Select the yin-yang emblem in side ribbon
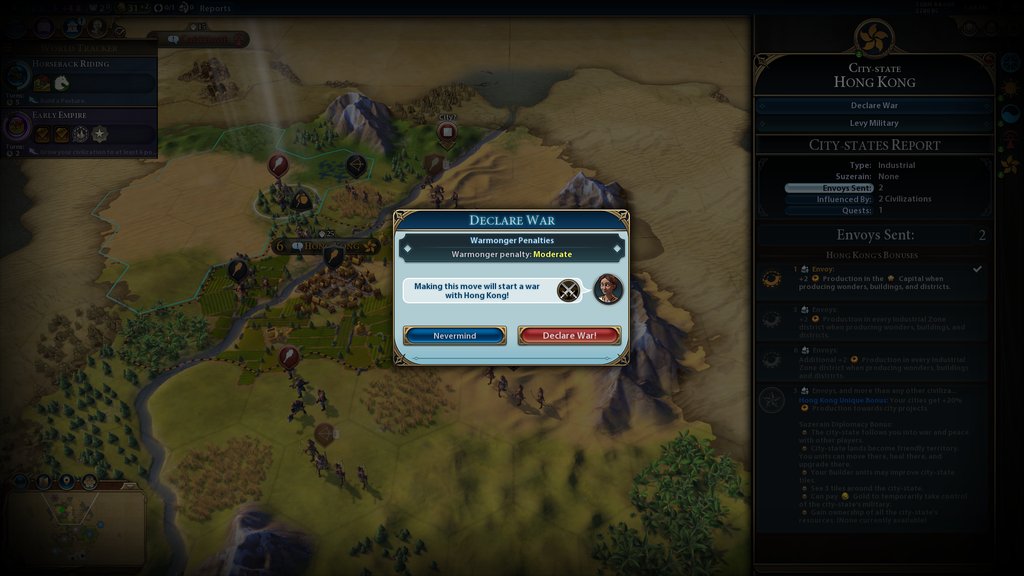 [1009, 113]
